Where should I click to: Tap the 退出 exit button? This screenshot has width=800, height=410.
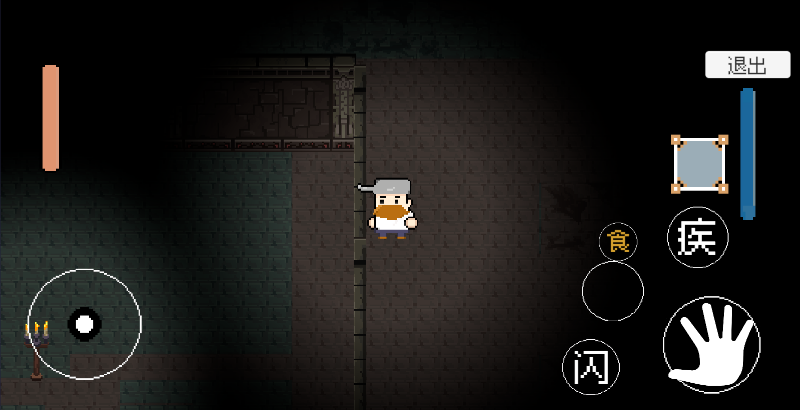coord(748,66)
